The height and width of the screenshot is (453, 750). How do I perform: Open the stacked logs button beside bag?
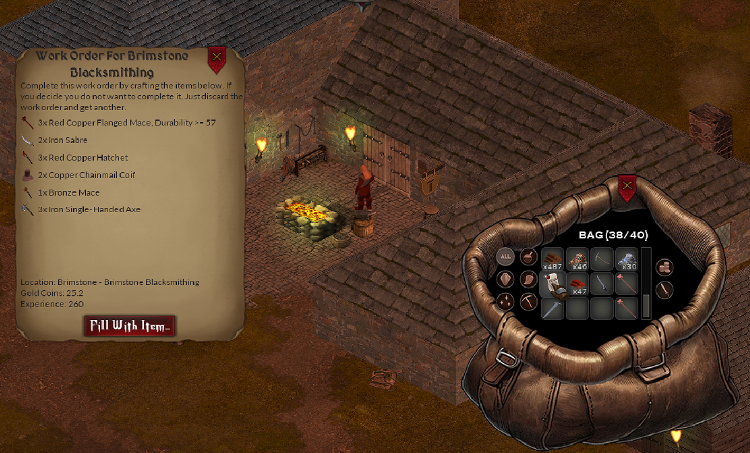pyautogui.click(x=665, y=266)
